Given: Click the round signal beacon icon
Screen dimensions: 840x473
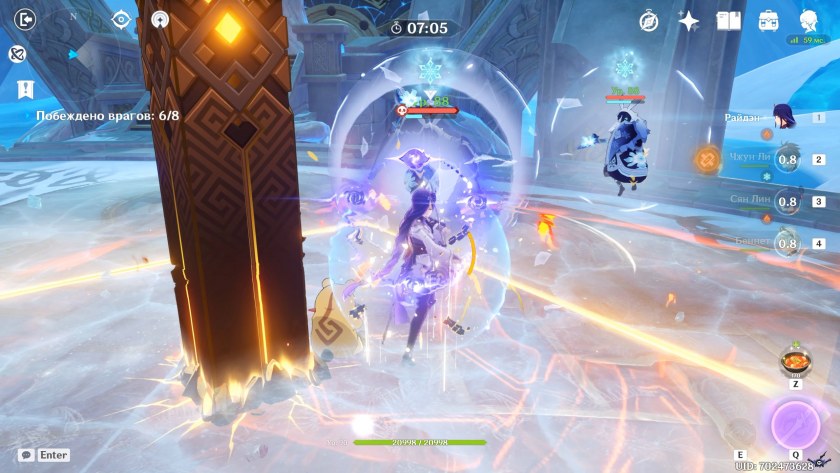Looking at the screenshot, I should [x=160, y=19].
